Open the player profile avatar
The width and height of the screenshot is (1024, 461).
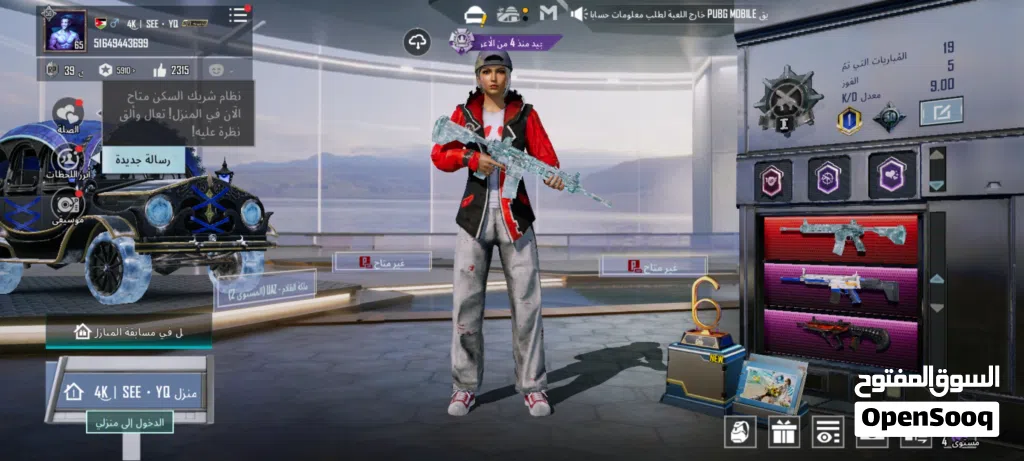coord(66,31)
